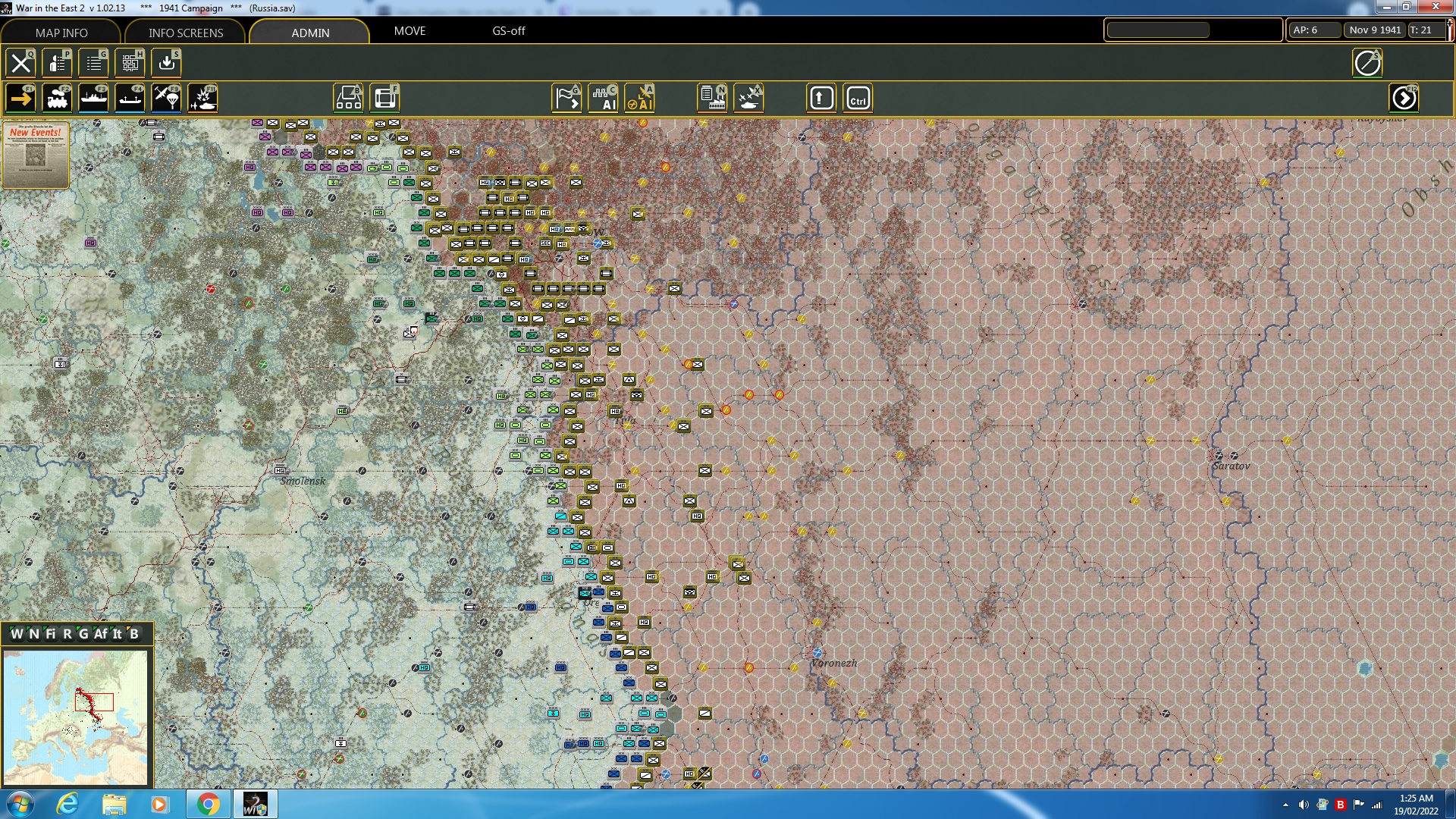Switch to the MAP INFO tab
1456x819 pixels.
click(x=62, y=33)
